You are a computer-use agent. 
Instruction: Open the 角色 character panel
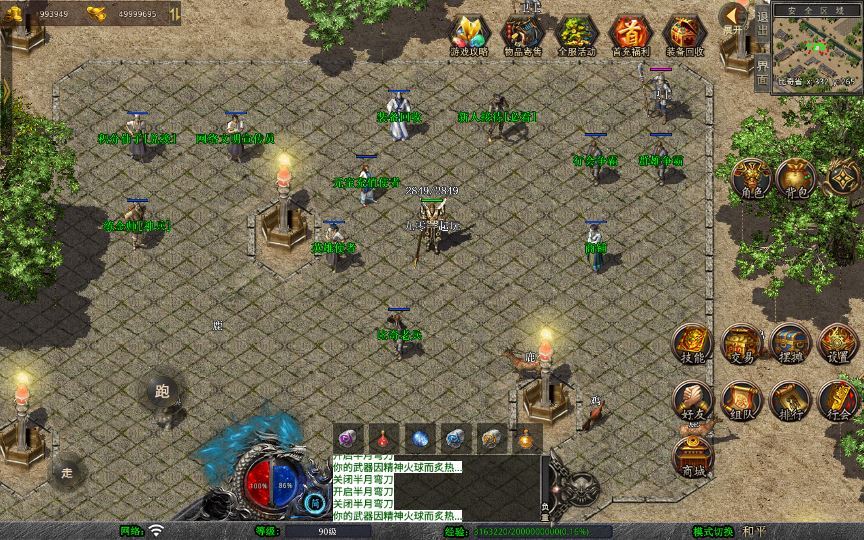[x=749, y=177]
